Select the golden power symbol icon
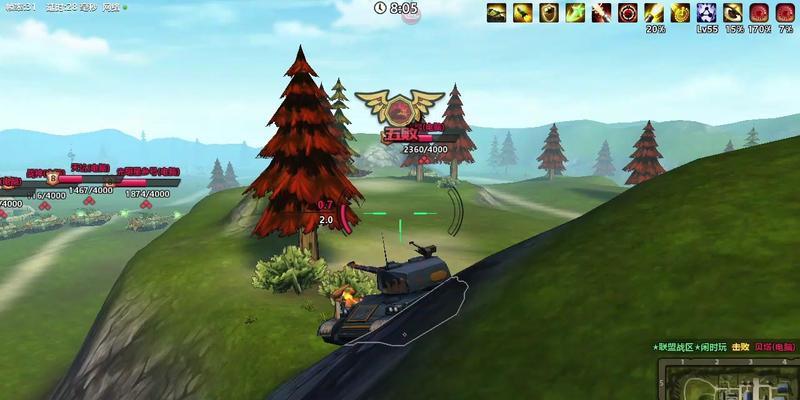The image size is (800, 400). tap(680, 13)
